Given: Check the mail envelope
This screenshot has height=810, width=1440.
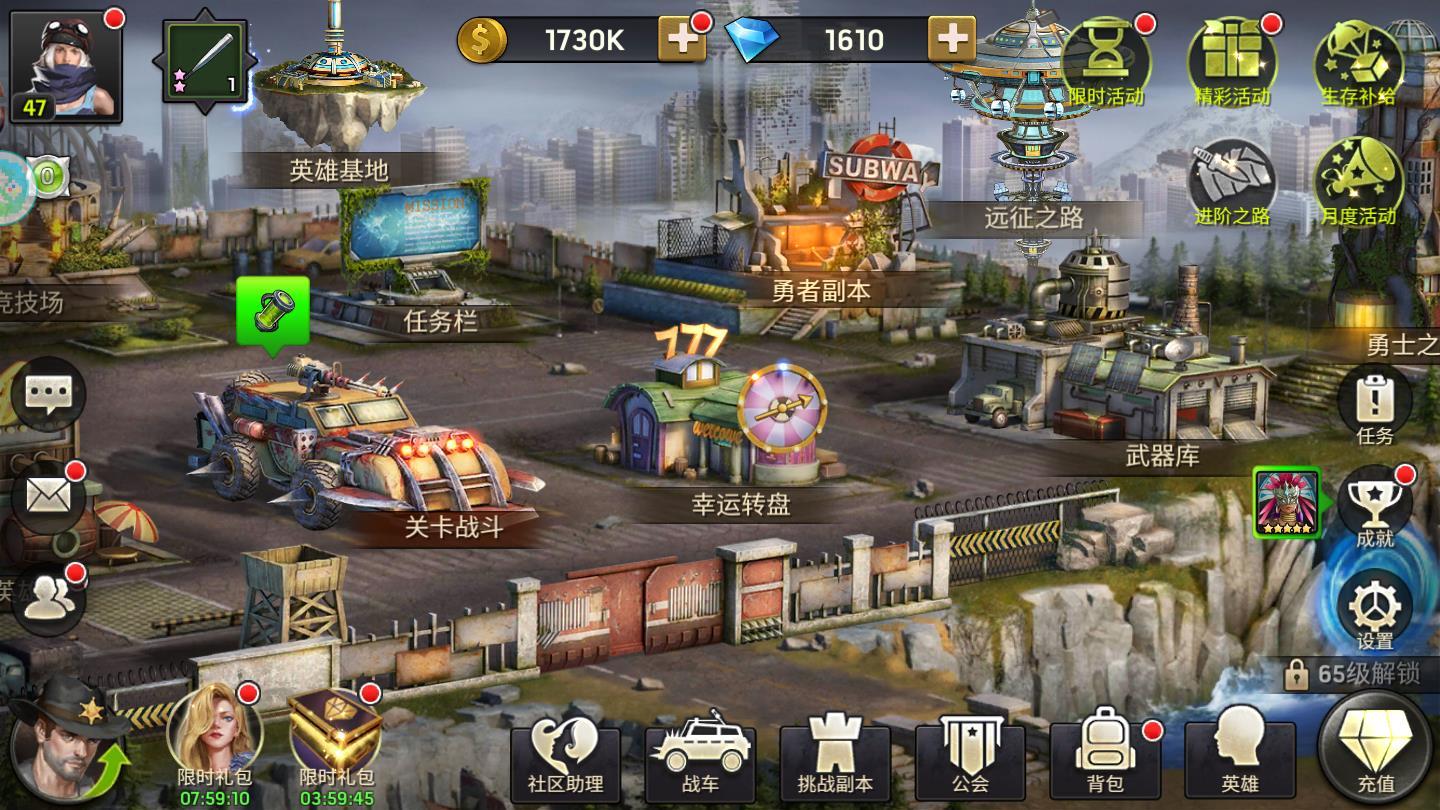Looking at the screenshot, I should pyautogui.click(x=48, y=495).
